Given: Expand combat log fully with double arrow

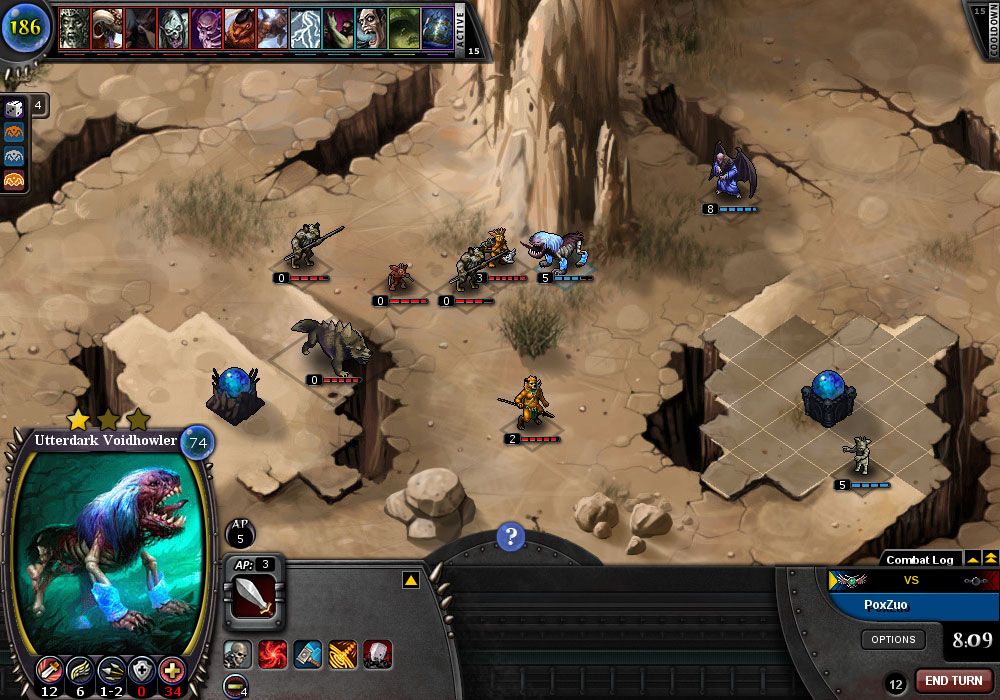Looking at the screenshot, I should coord(990,558).
